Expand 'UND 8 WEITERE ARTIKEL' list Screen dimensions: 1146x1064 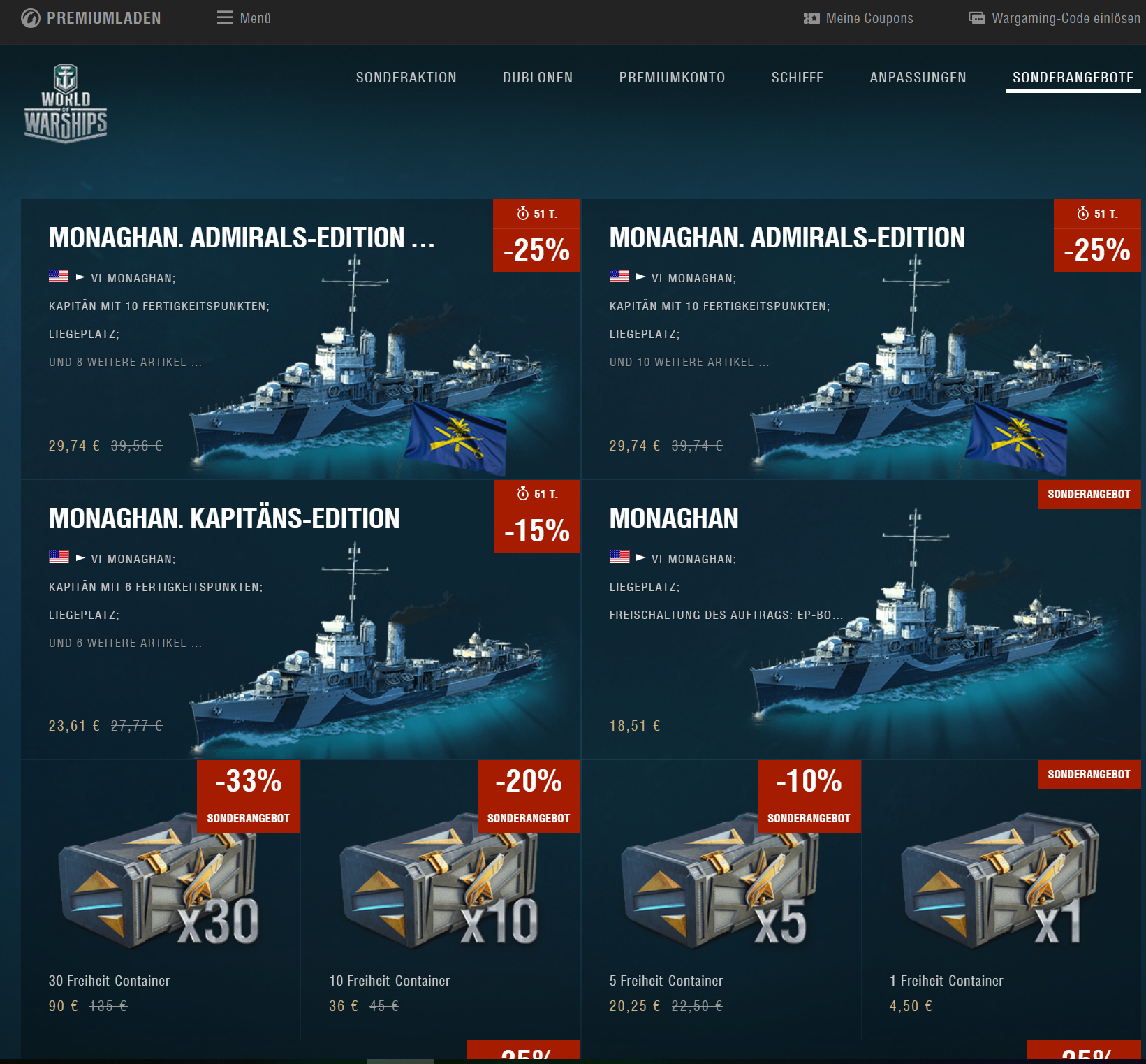126,362
